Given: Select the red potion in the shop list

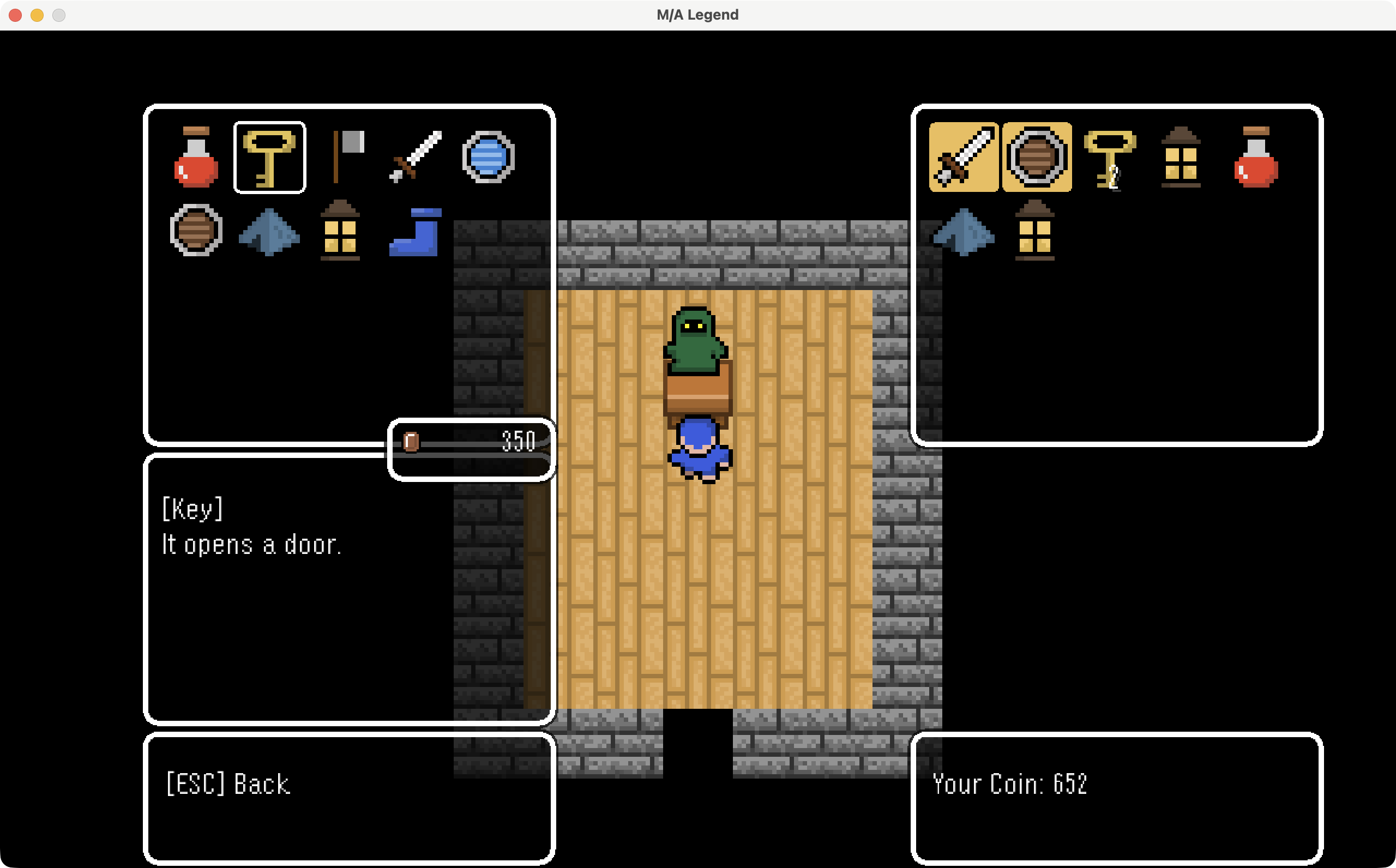Looking at the screenshot, I should coord(196,157).
